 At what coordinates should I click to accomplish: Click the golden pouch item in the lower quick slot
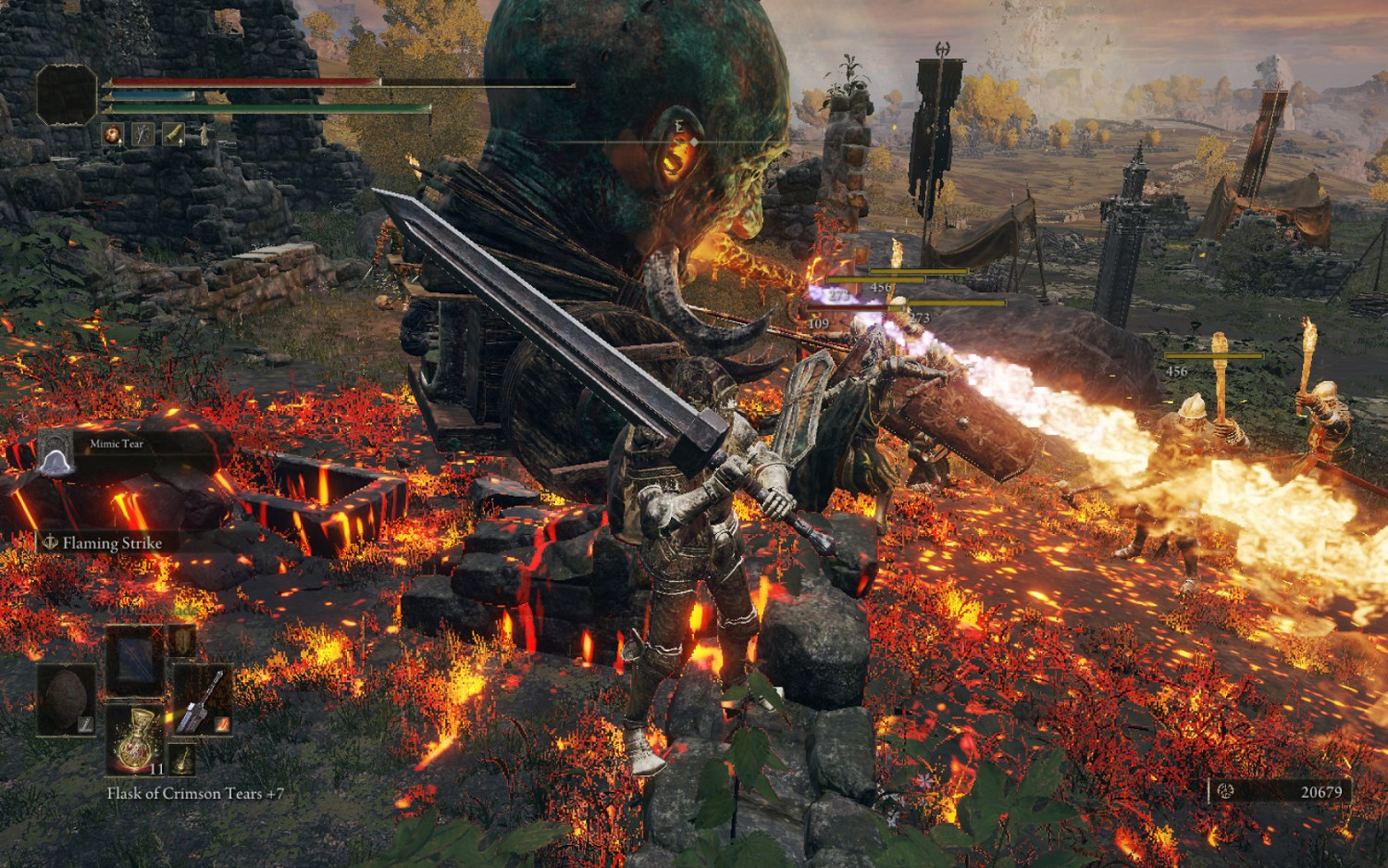click(x=182, y=759)
